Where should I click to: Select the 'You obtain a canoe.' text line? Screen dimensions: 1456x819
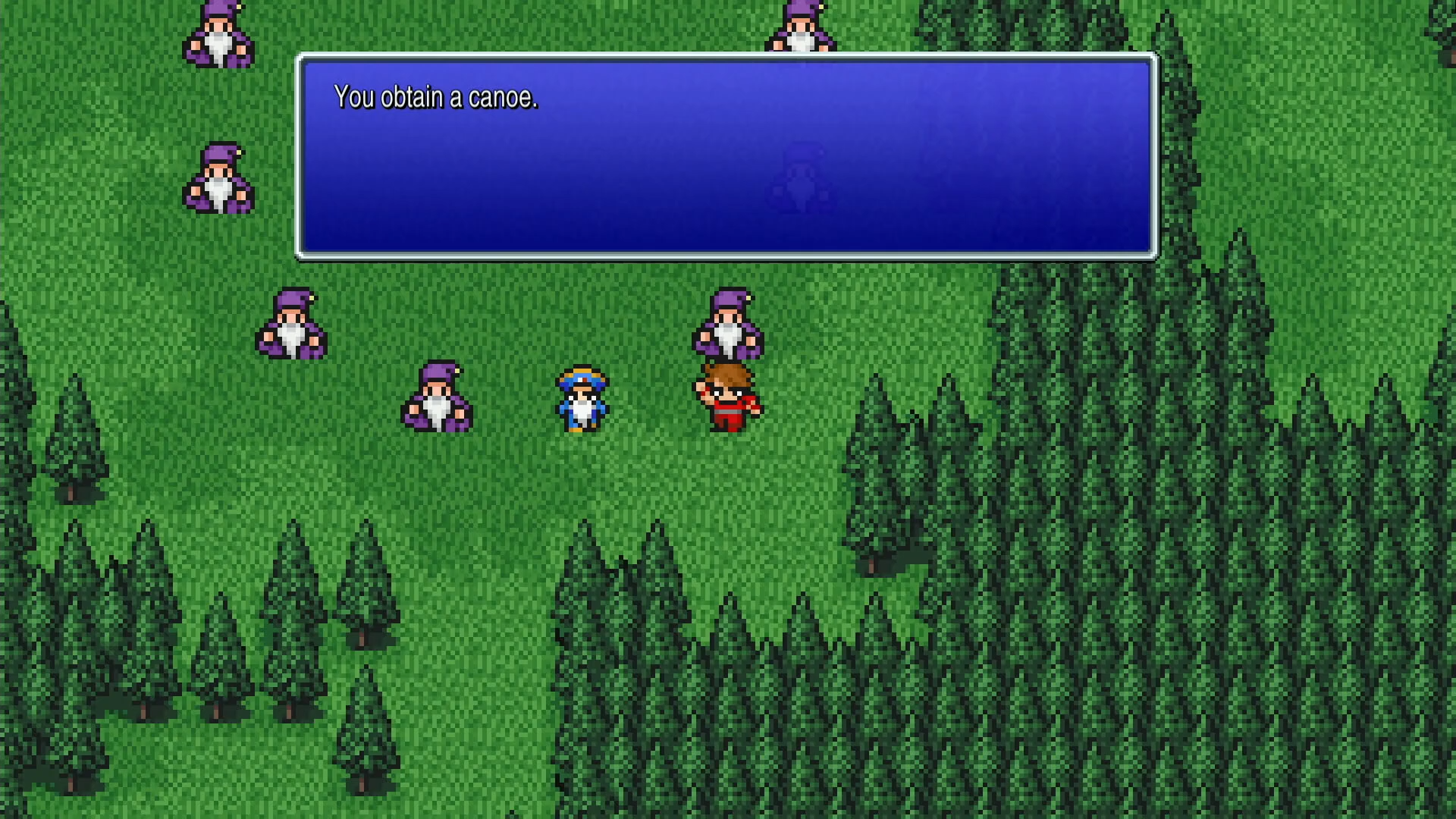[436, 97]
